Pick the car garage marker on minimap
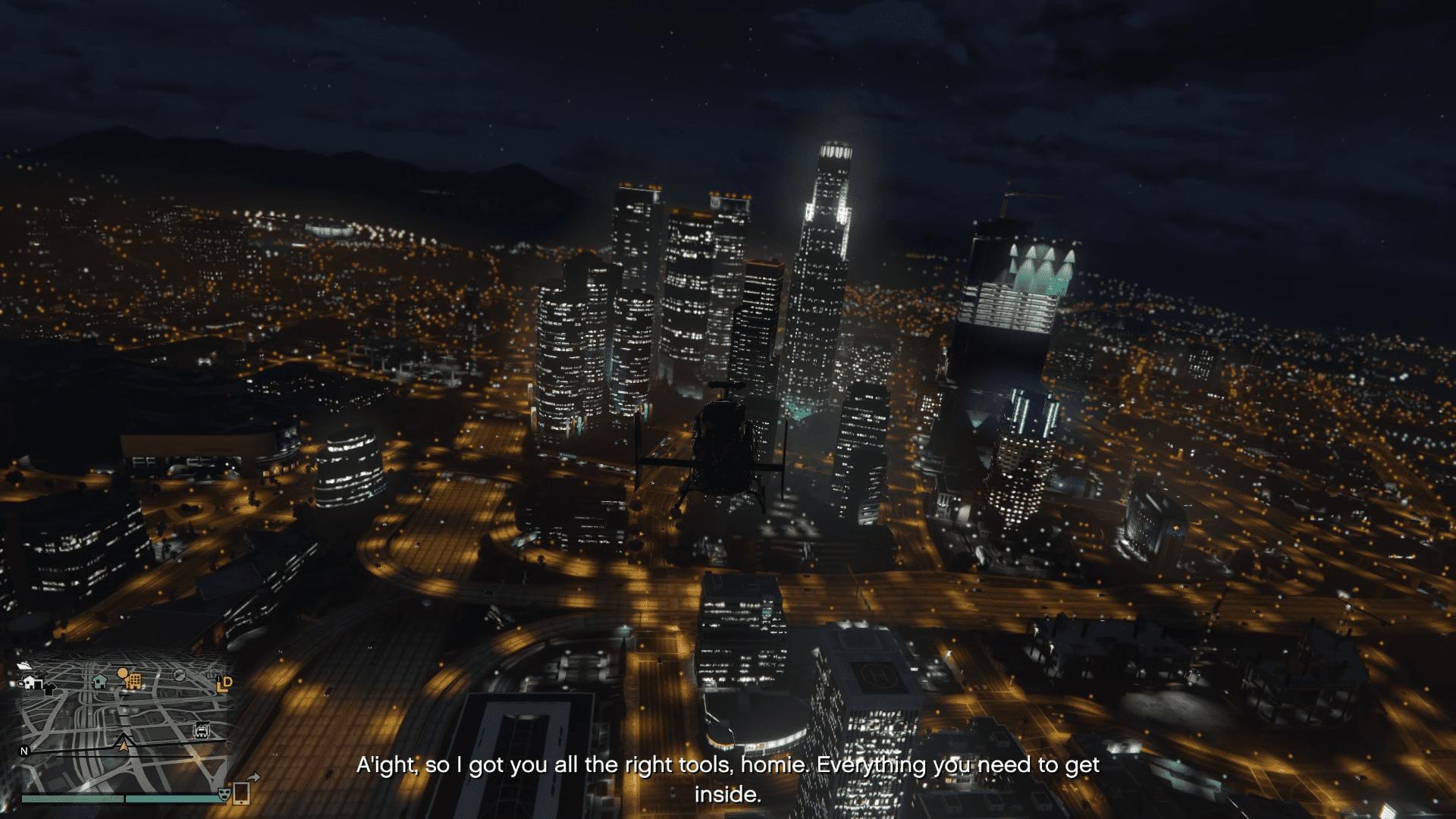The image size is (1456, 819). coord(202,731)
